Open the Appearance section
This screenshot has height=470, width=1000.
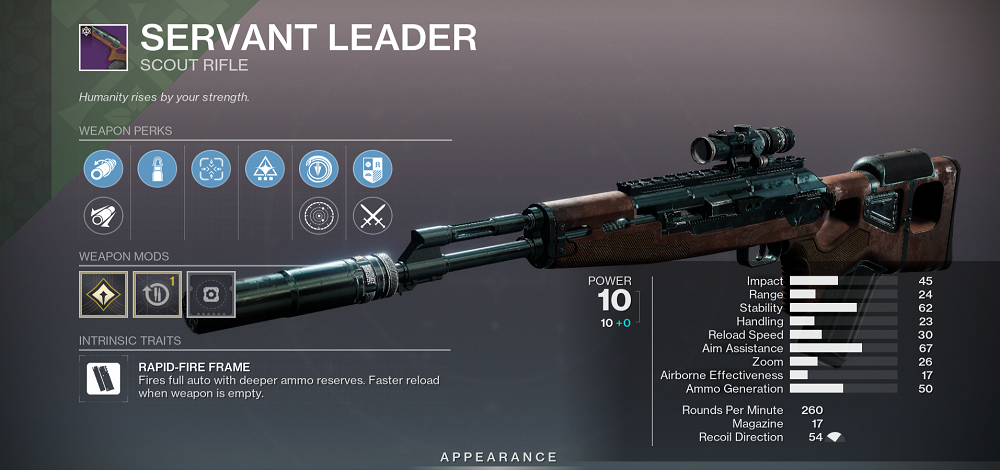pyautogui.click(x=499, y=457)
